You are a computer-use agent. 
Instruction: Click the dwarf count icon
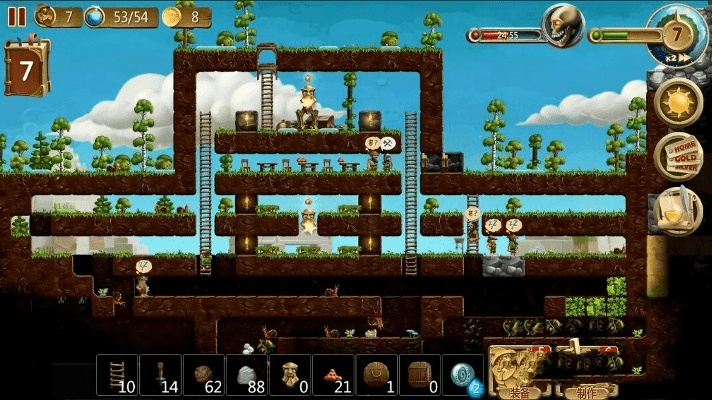point(46,16)
